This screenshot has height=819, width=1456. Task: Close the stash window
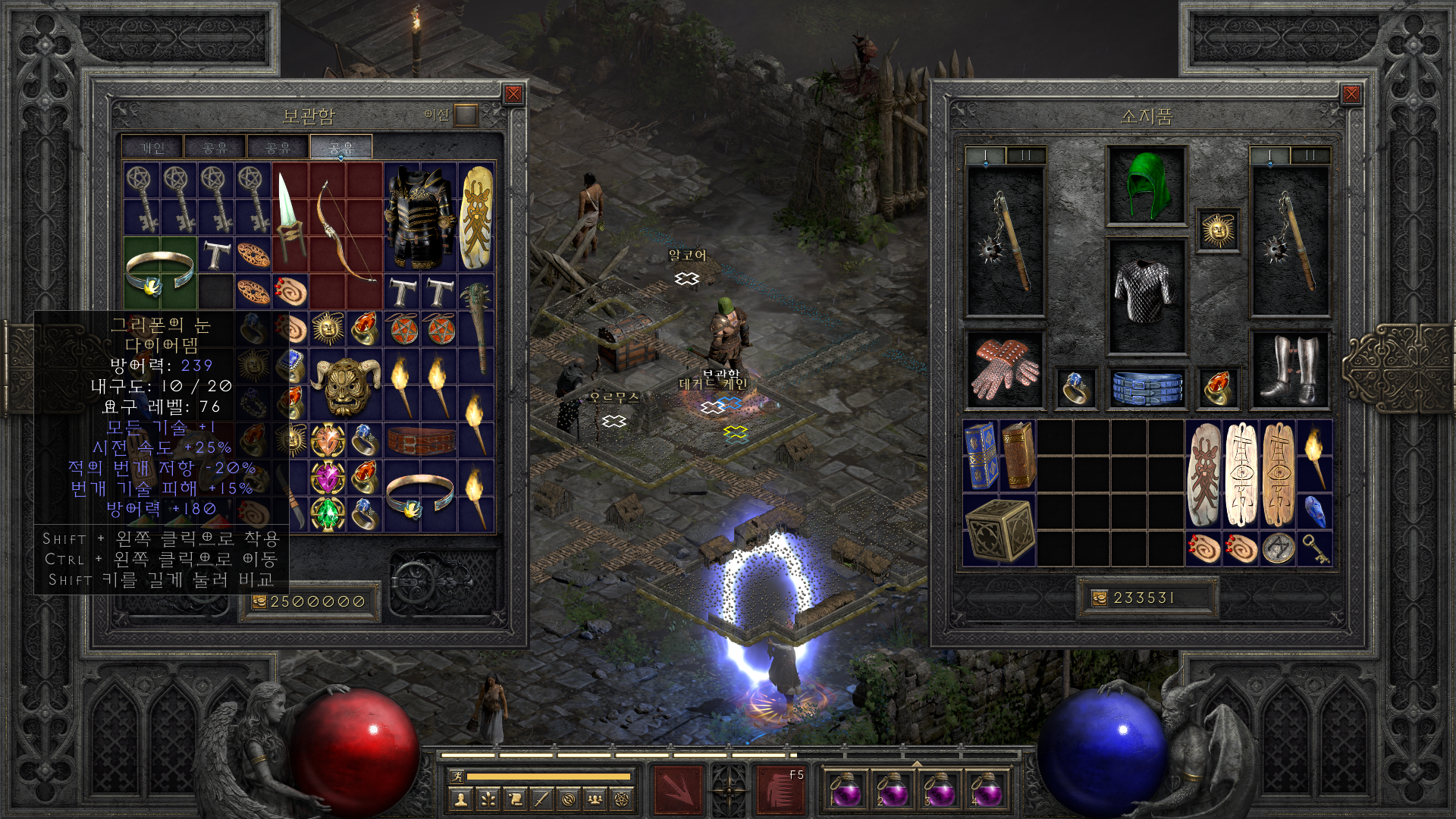pos(513,94)
